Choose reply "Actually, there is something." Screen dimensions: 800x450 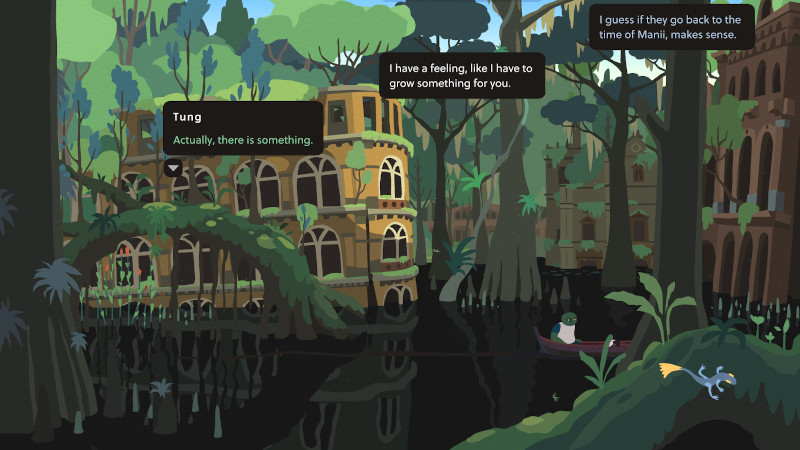point(243,140)
